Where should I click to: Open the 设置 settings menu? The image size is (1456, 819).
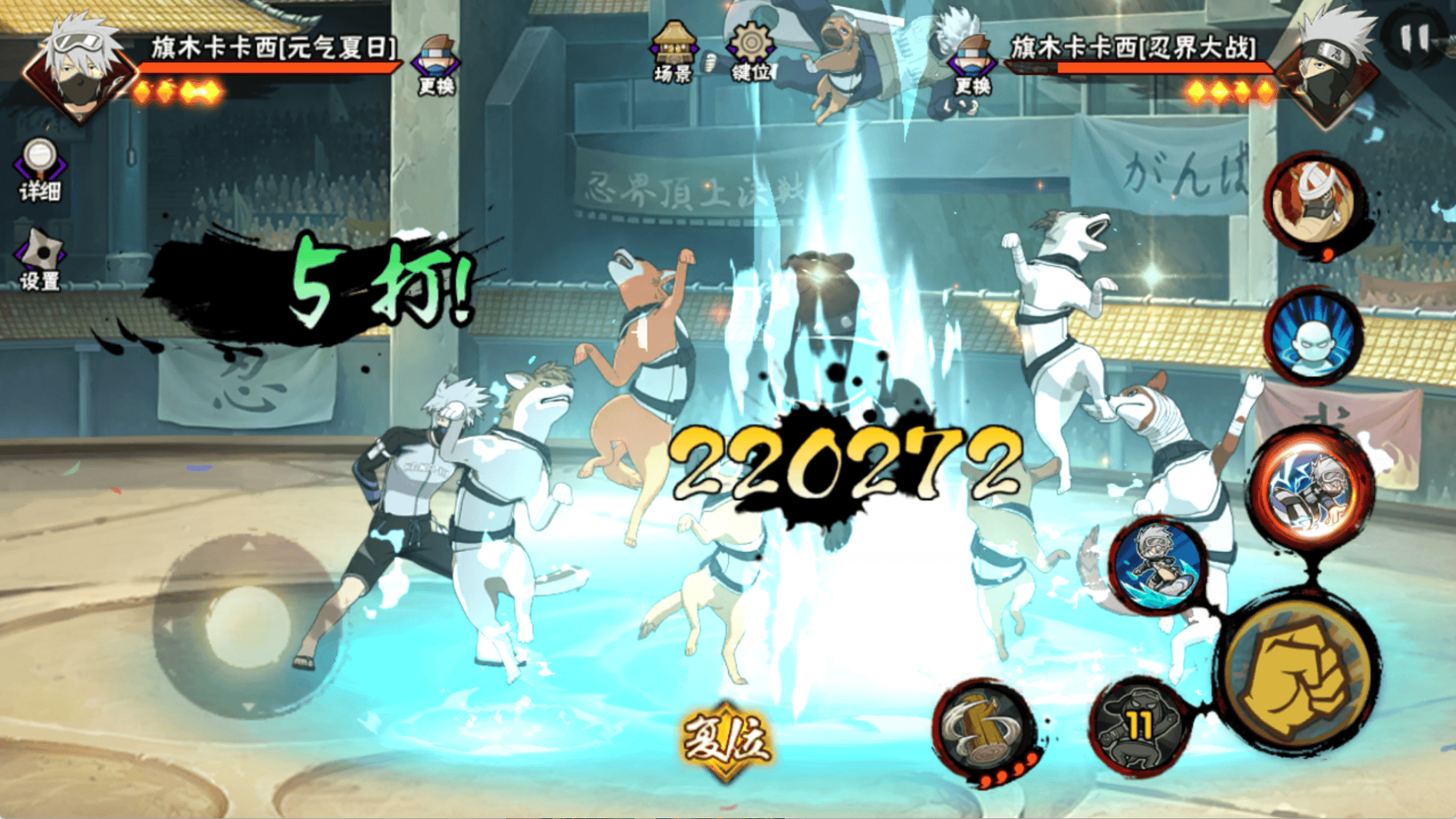tap(40, 259)
